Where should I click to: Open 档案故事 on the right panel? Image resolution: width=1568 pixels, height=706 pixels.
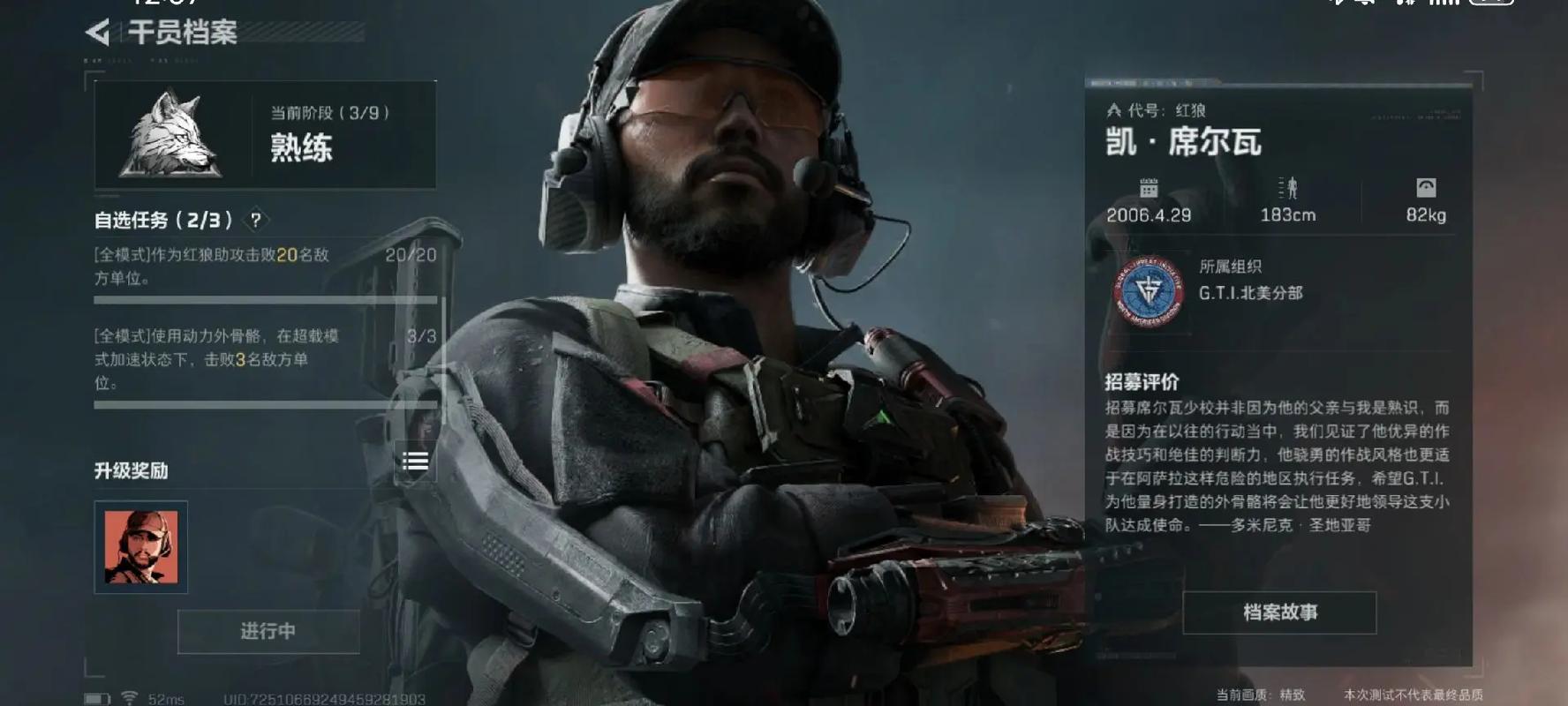pos(1279,612)
